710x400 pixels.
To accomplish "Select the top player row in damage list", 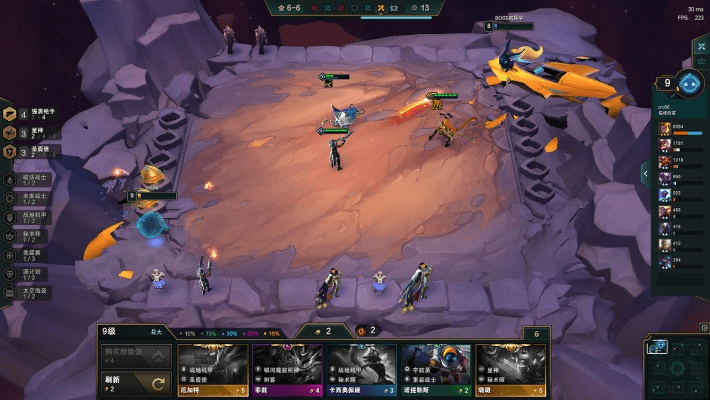I will click(679, 129).
